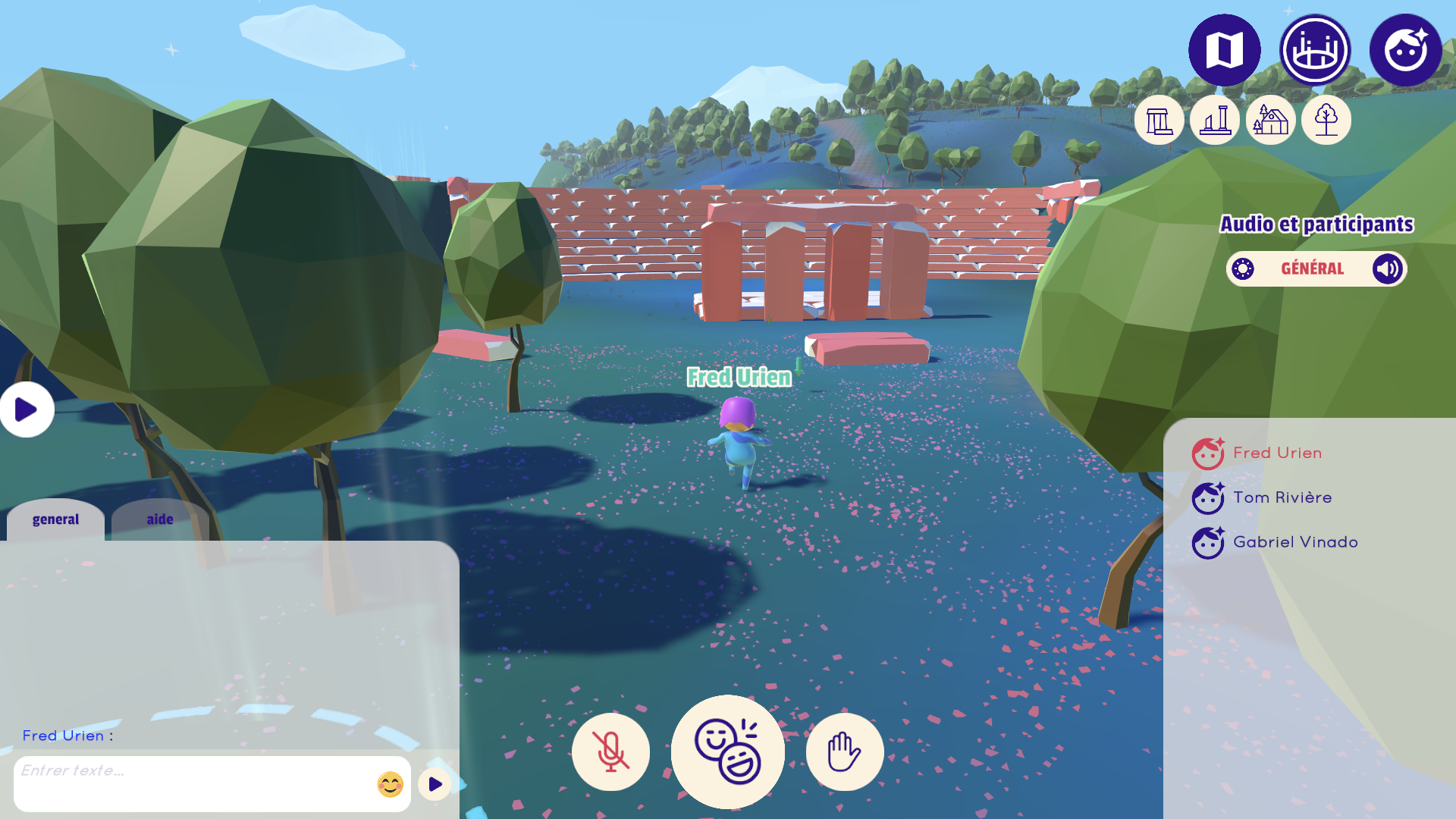The width and height of the screenshot is (1456, 819).
Task: Select the house with trees location icon
Action: (1270, 120)
